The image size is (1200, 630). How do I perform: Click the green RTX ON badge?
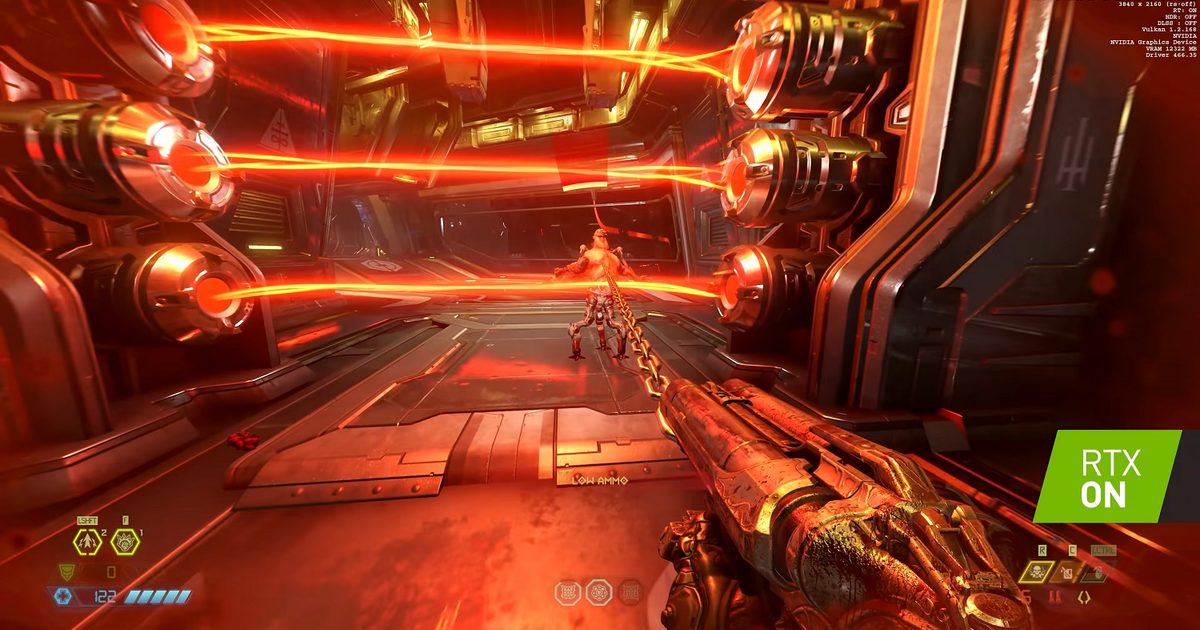point(1110,477)
